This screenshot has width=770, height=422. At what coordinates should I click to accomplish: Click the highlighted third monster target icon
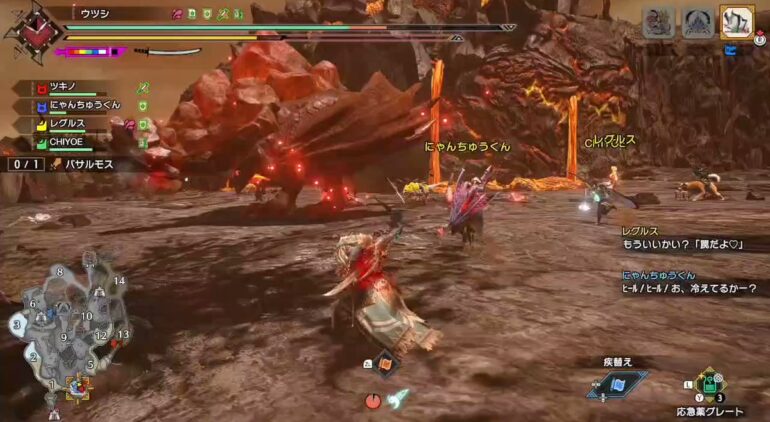pyautogui.click(x=736, y=23)
